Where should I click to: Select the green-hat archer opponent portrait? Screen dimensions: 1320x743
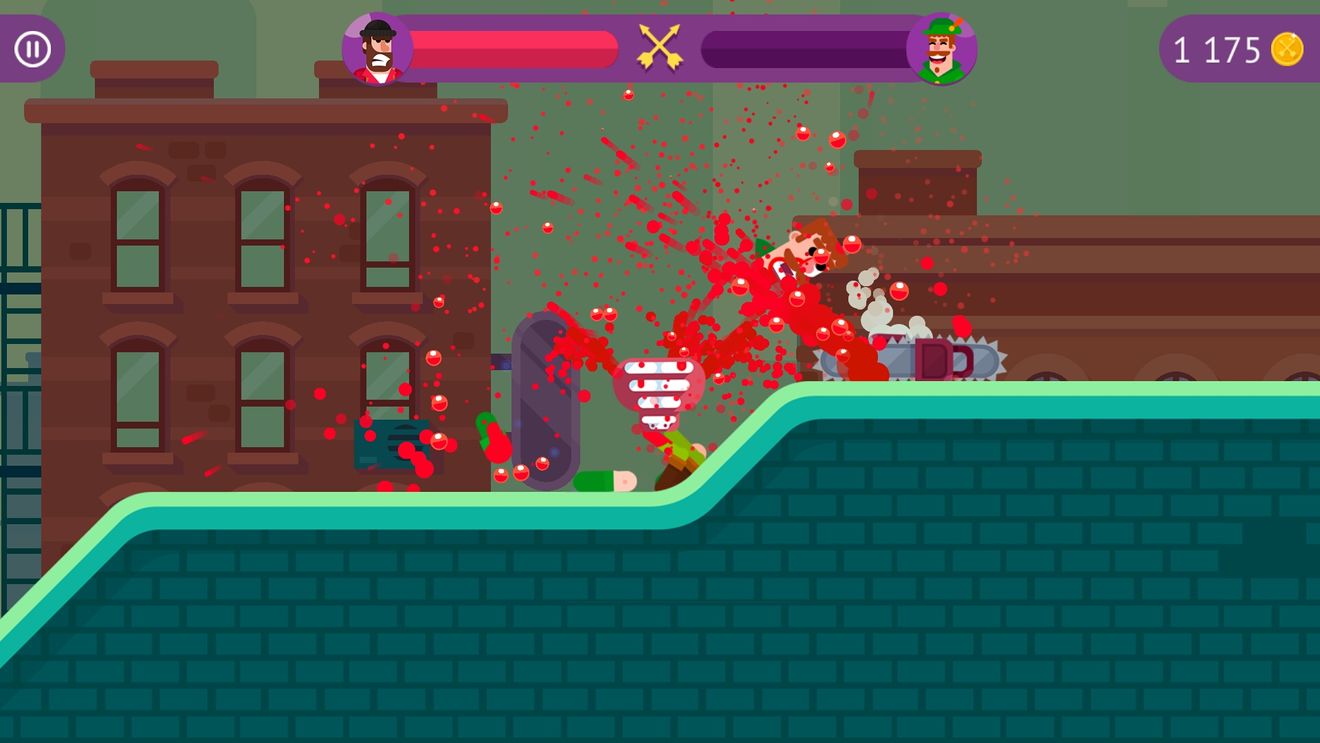point(941,49)
